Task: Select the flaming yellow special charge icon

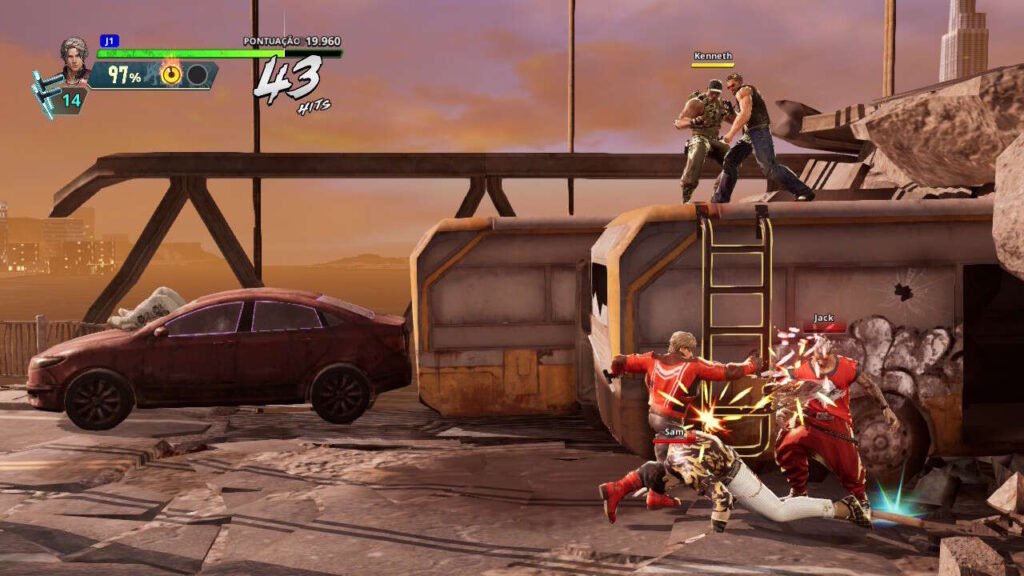Action: pyautogui.click(x=171, y=75)
